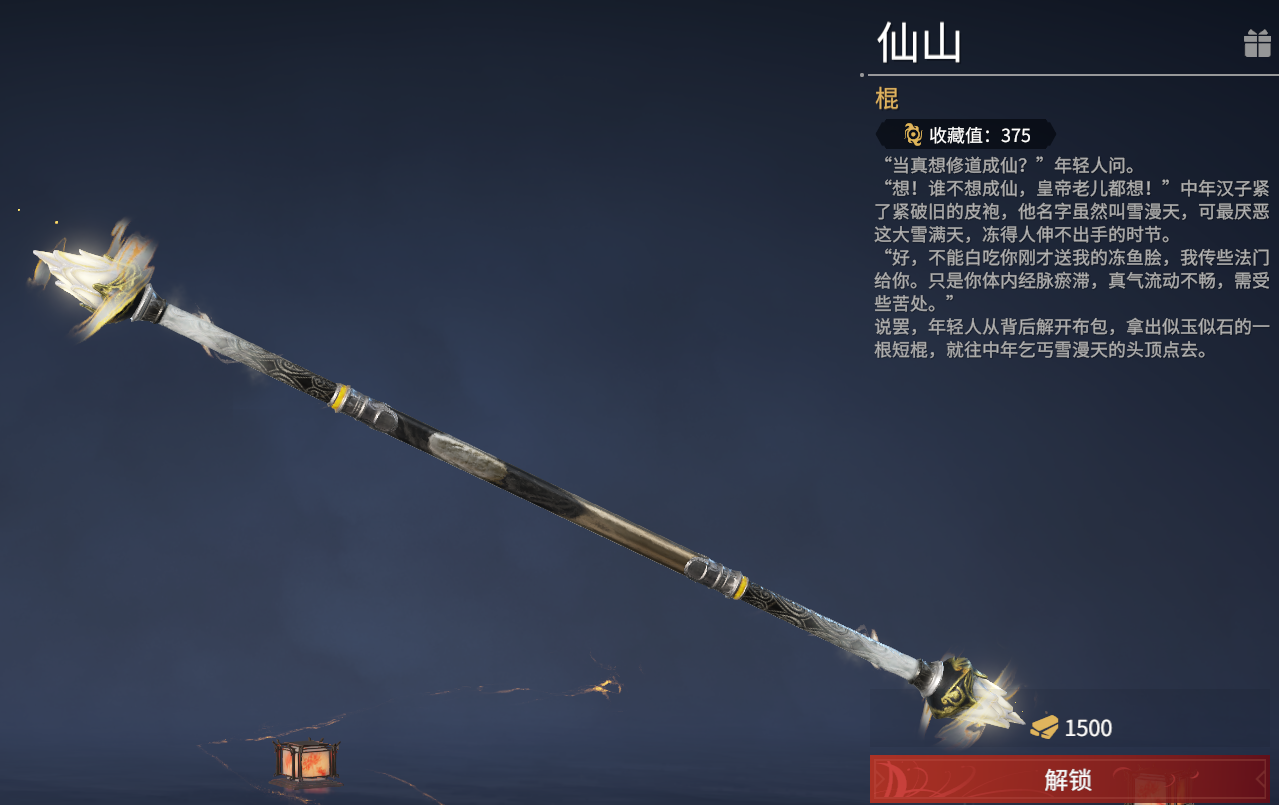Click the red 解锁 unlock button
Screen dimensions: 1279x805
[1068, 779]
